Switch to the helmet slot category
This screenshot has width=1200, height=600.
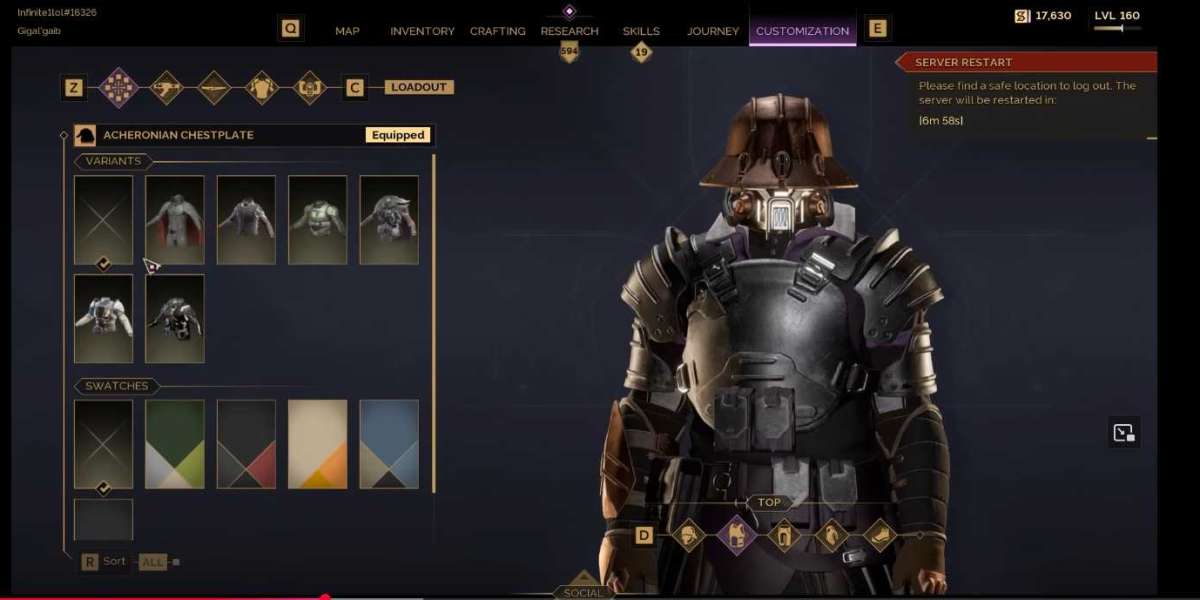(688, 535)
